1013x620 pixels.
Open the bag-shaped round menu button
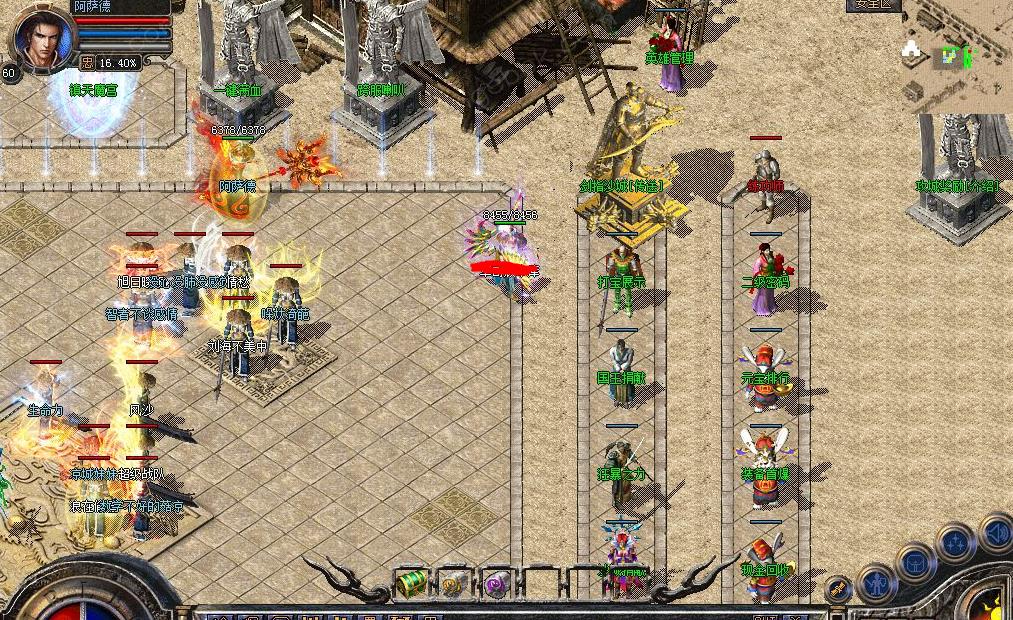click(x=915, y=563)
